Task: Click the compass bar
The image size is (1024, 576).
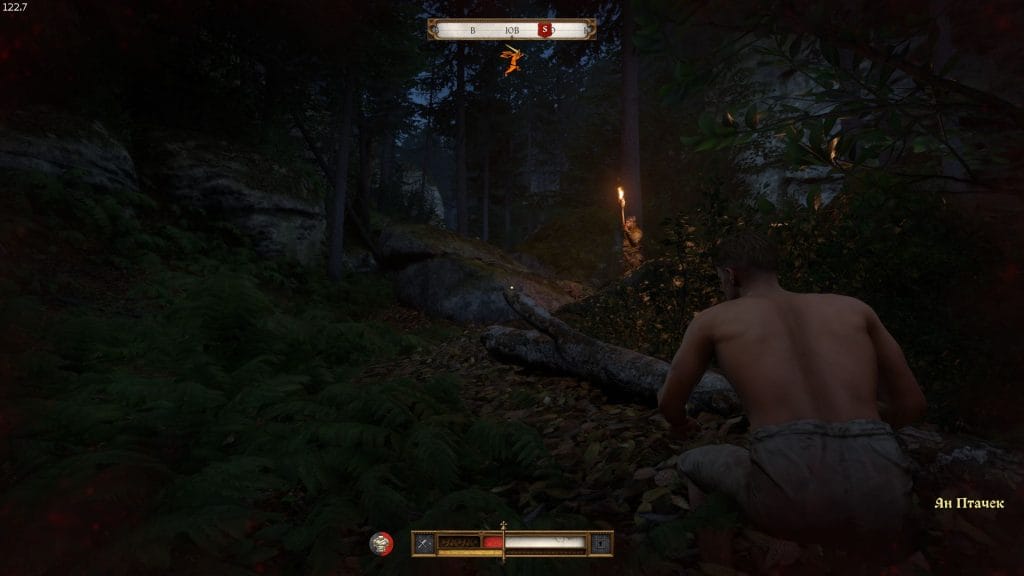Action: [511, 29]
